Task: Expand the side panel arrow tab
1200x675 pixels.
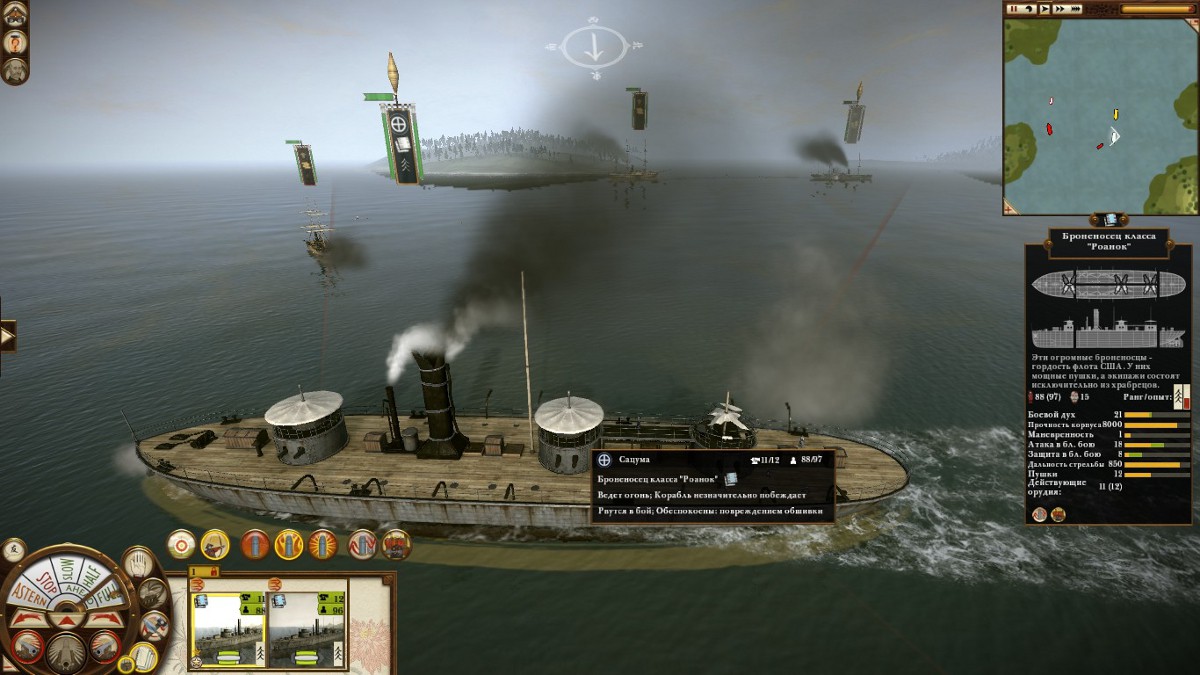Action: [8, 337]
